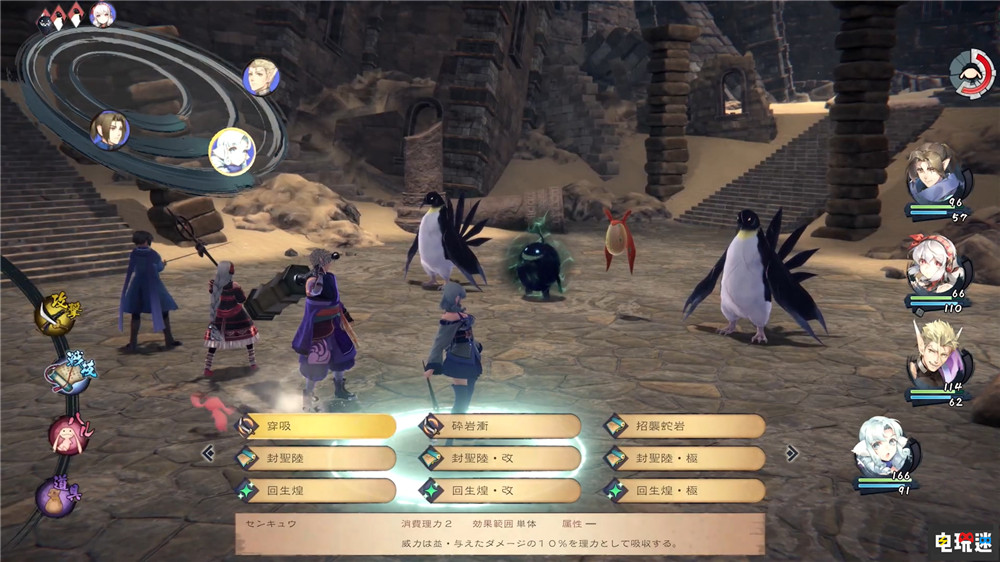The width and height of the screenshot is (1000, 562).
Task: Select the 封聖陵・極 skill
Action: tap(684, 458)
